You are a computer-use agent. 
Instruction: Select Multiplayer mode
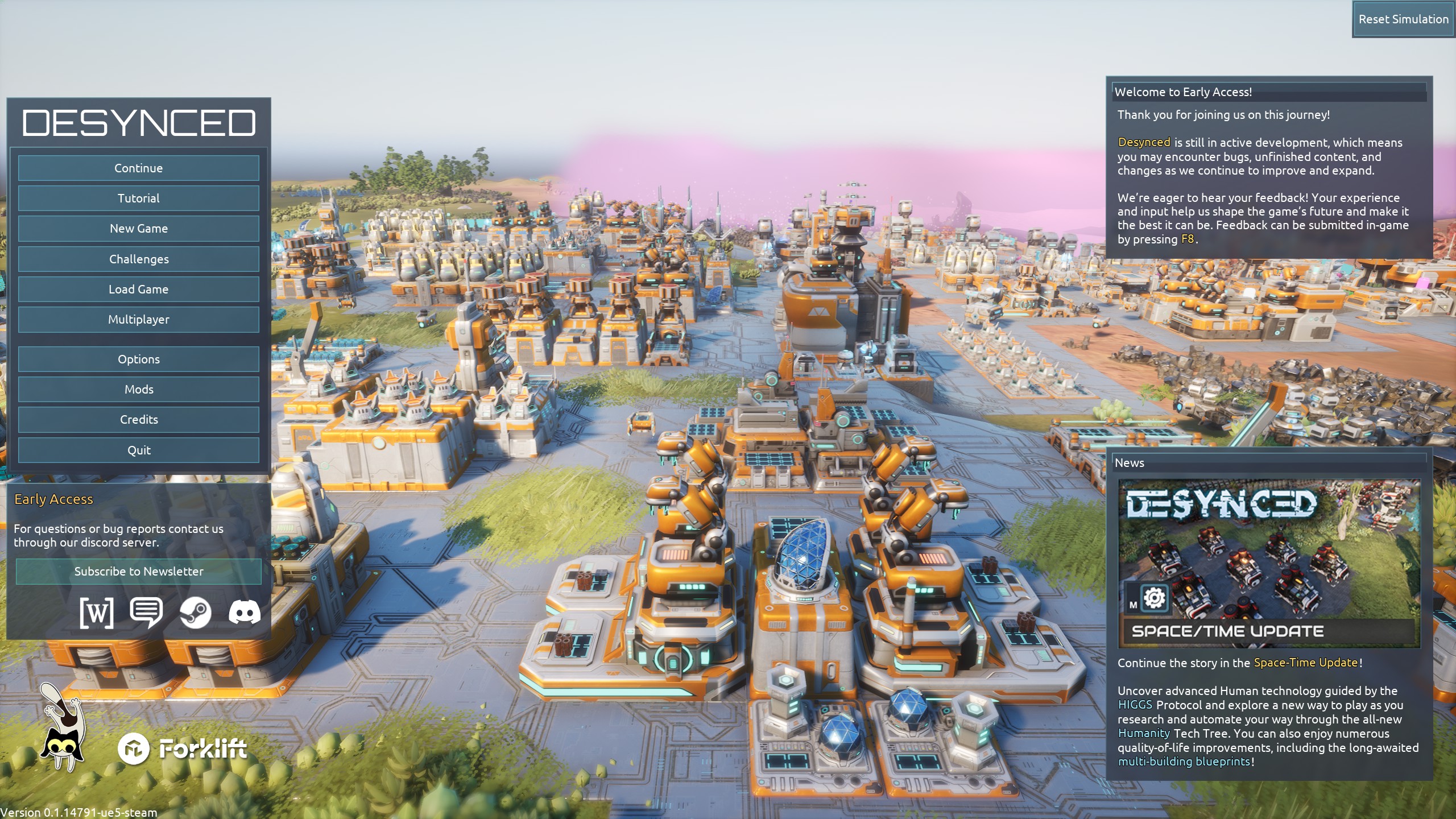[x=138, y=320]
